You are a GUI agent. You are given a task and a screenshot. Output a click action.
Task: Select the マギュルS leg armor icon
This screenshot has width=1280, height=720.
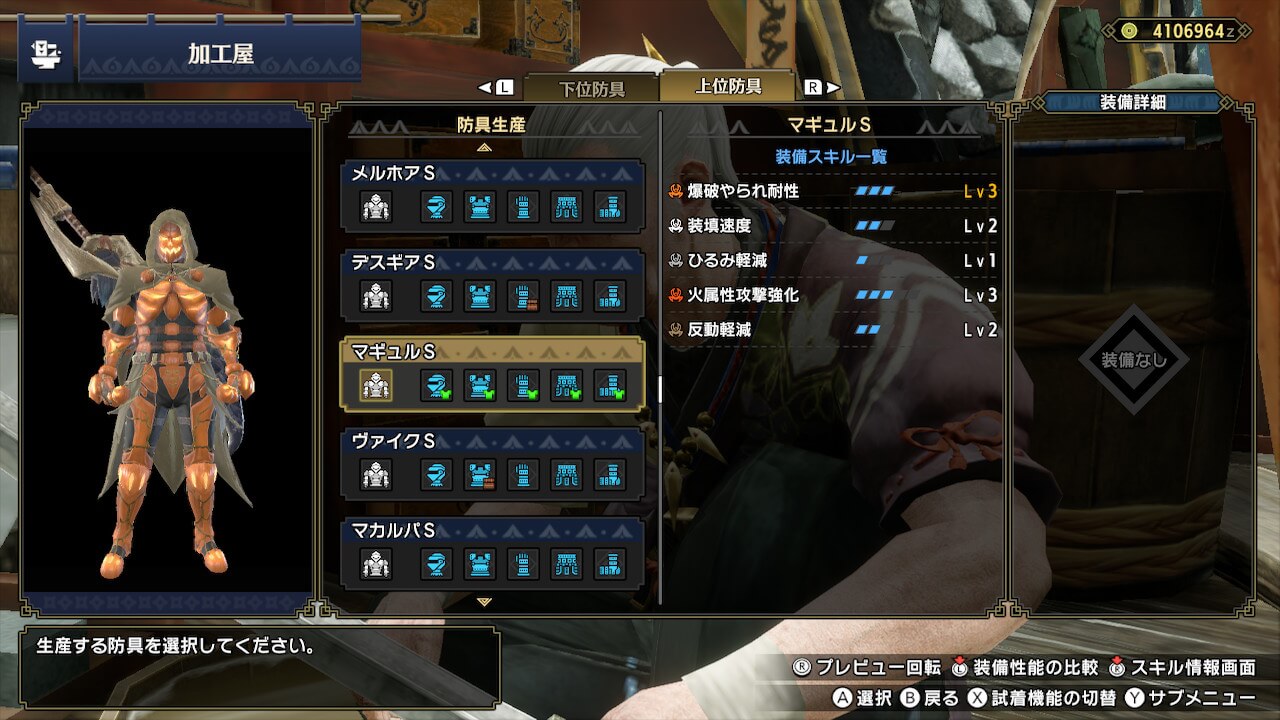(x=610, y=385)
